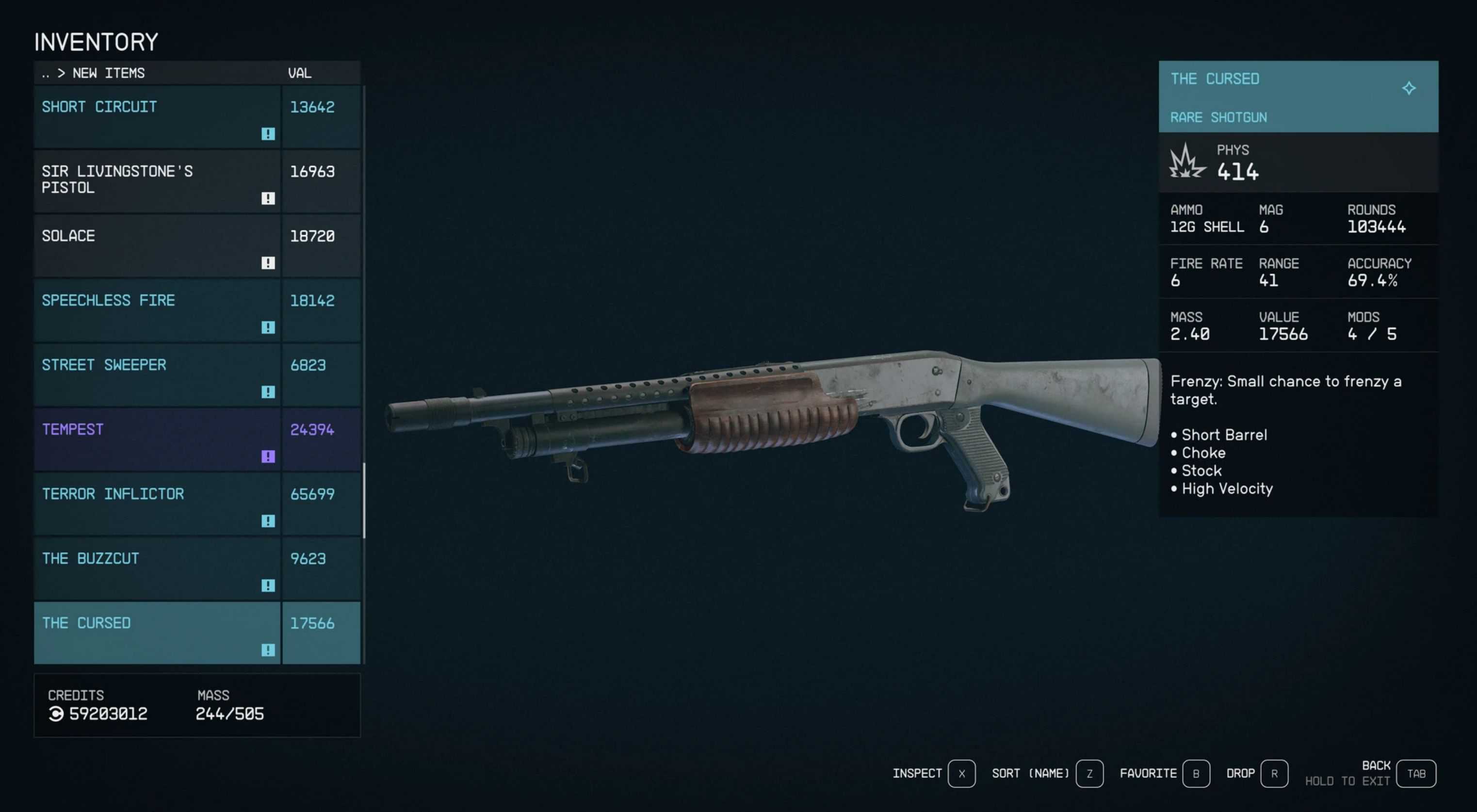Drop the selected item
1477x812 pixels.
pyautogui.click(x=1274, y=774)
